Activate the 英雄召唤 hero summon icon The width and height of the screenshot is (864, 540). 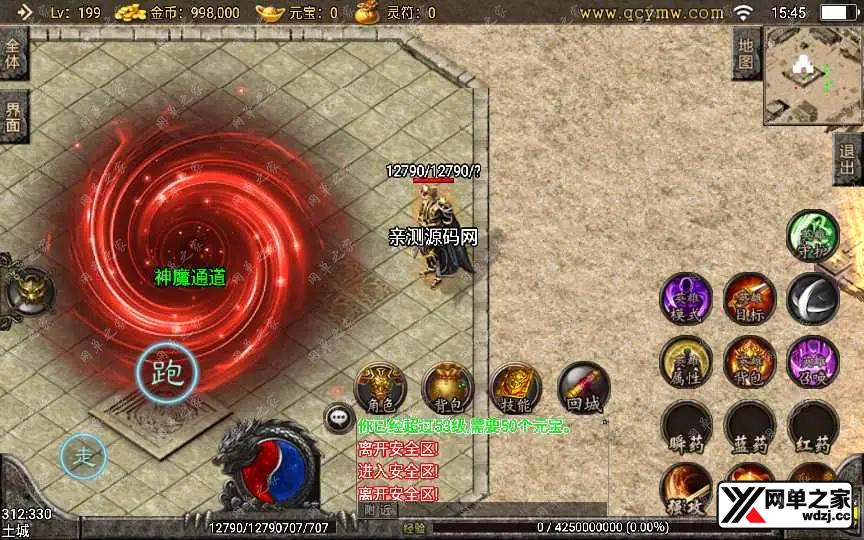click(x=812, y=362)
